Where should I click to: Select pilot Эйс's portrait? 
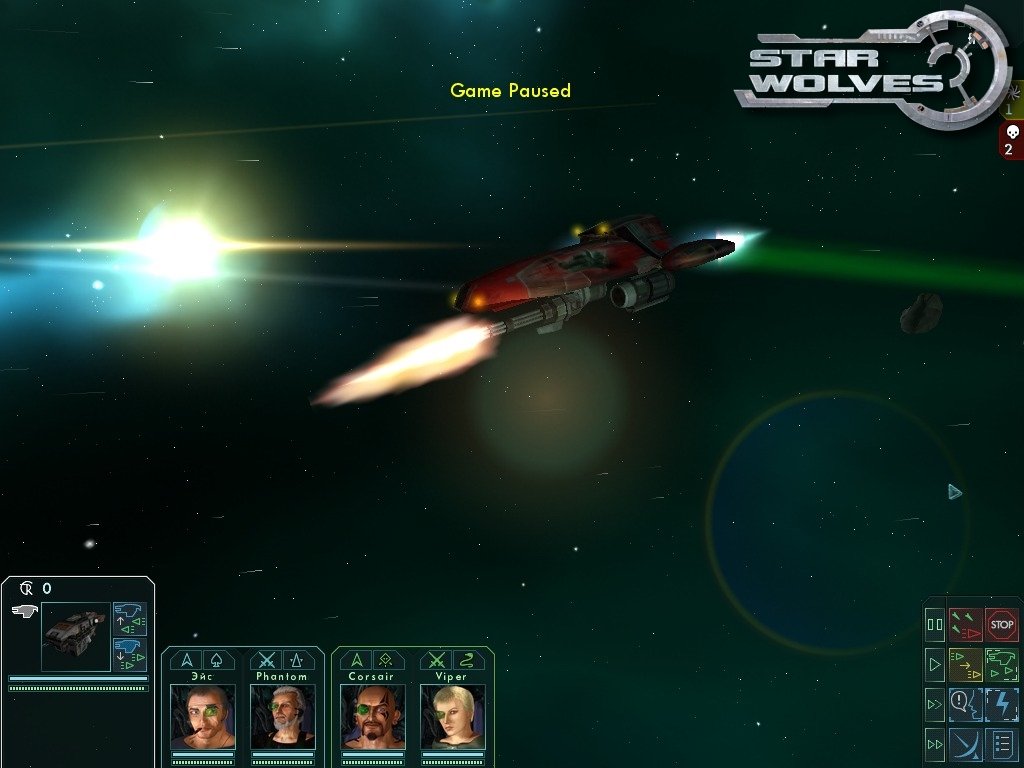203,716
